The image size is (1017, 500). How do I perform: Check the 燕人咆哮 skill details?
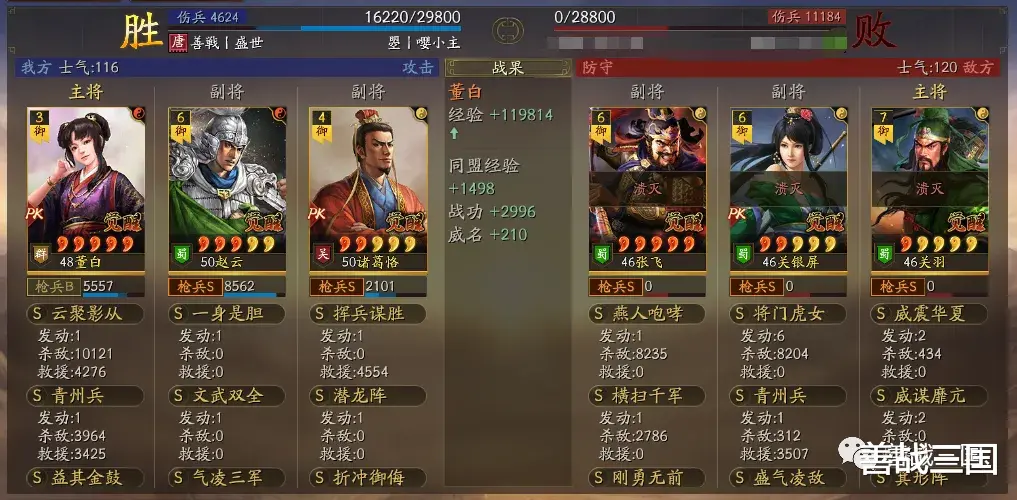coord(647,314)
